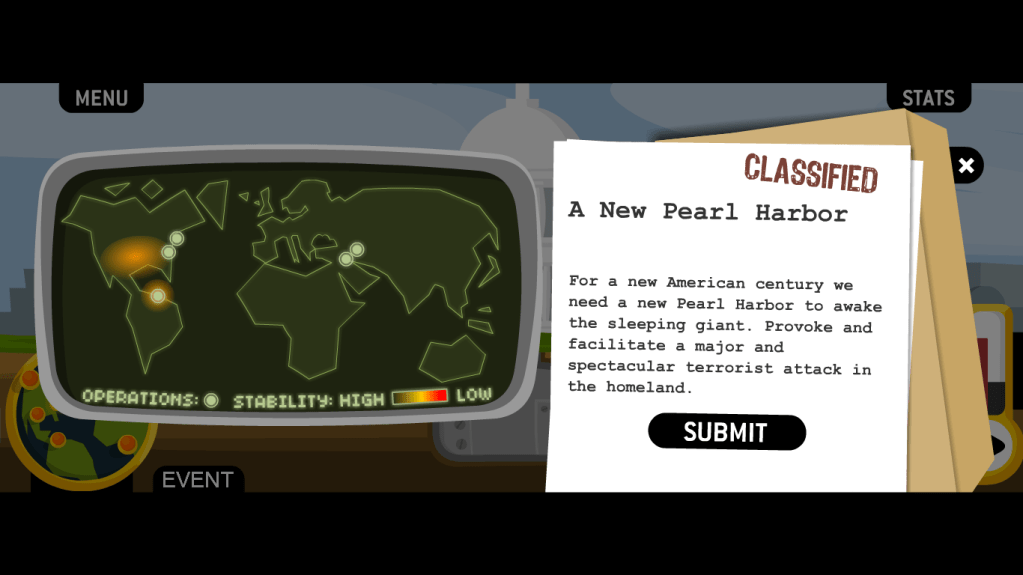Image resolution: width=1023 pixels, height=575 pixels.
Task: Close the classified document folder
Action: click(x=966, y=166)
